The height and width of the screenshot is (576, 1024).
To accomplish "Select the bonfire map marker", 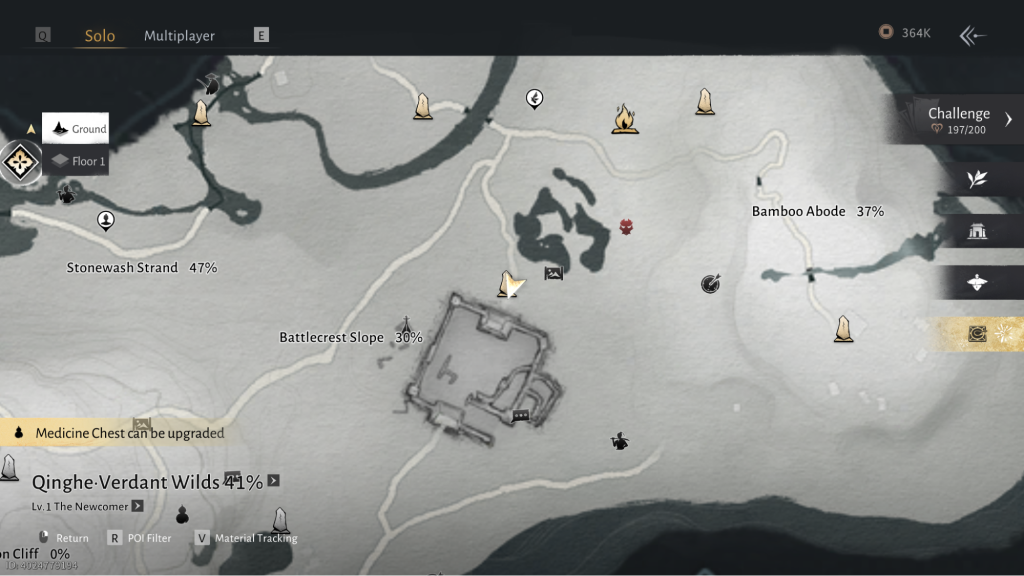I will (x=625, y=119).
